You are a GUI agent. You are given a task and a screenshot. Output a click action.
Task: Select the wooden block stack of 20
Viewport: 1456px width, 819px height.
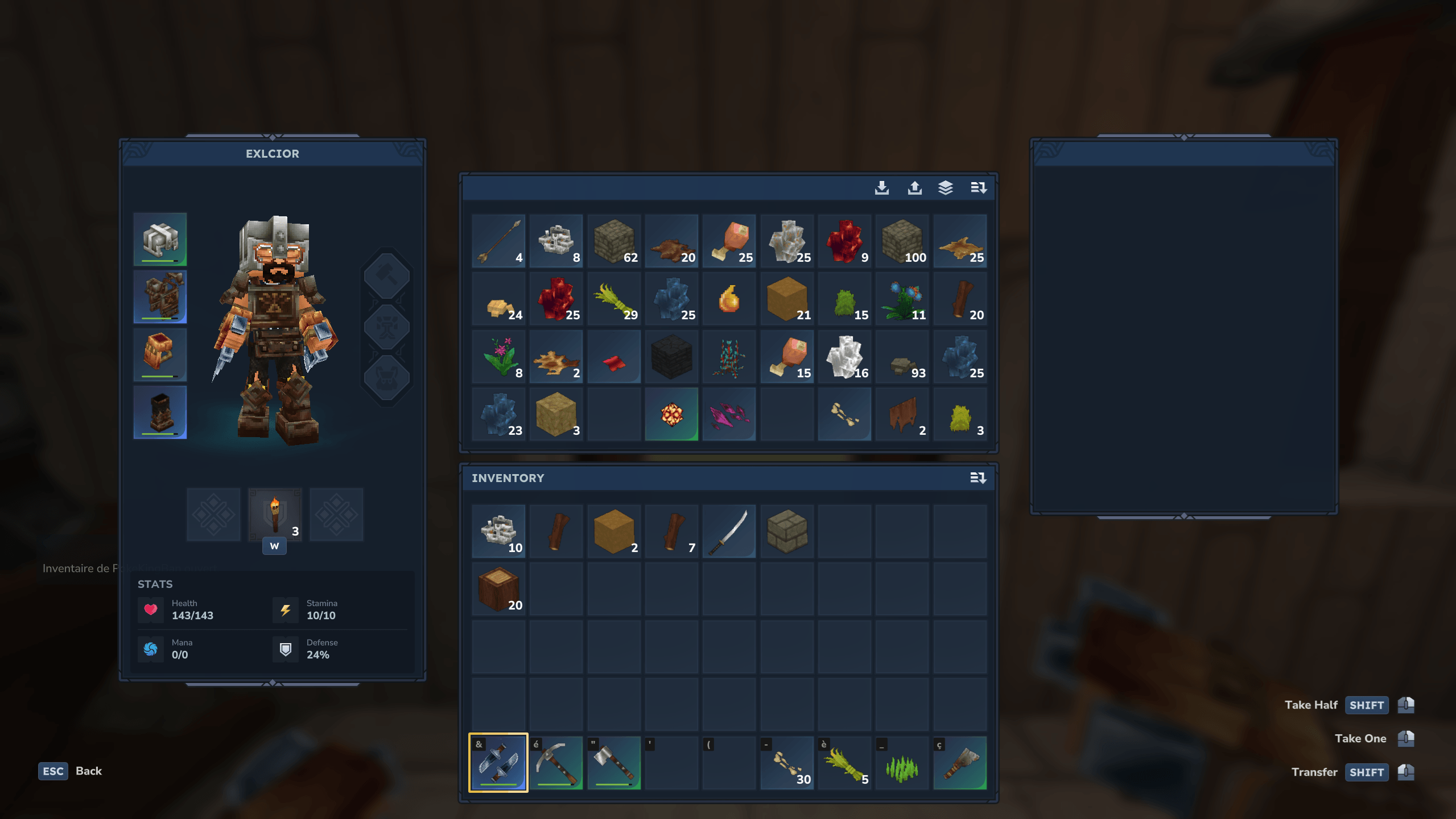pos(498,589)
